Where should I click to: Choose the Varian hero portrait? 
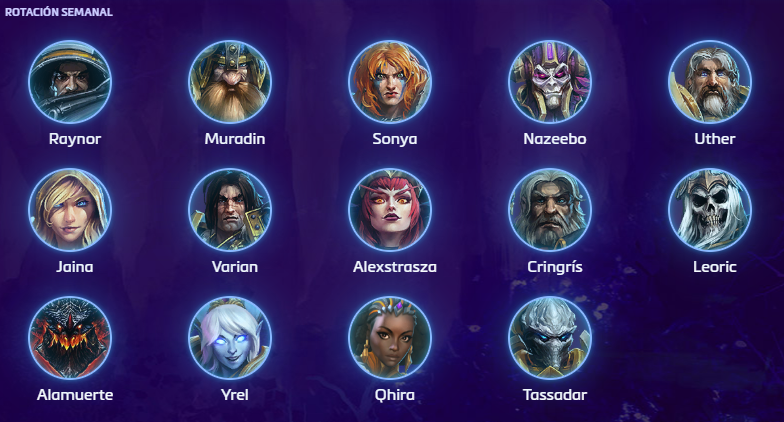(x=230, y=209)
